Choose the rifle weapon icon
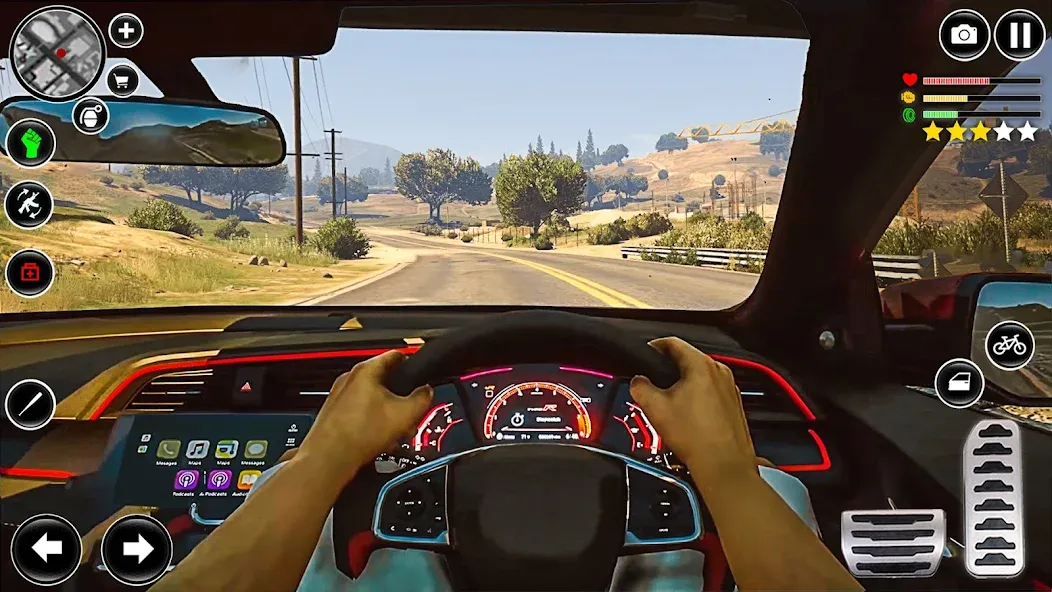Image resolution: width=1052 pixels, height=592 pixels. point(30,204)
